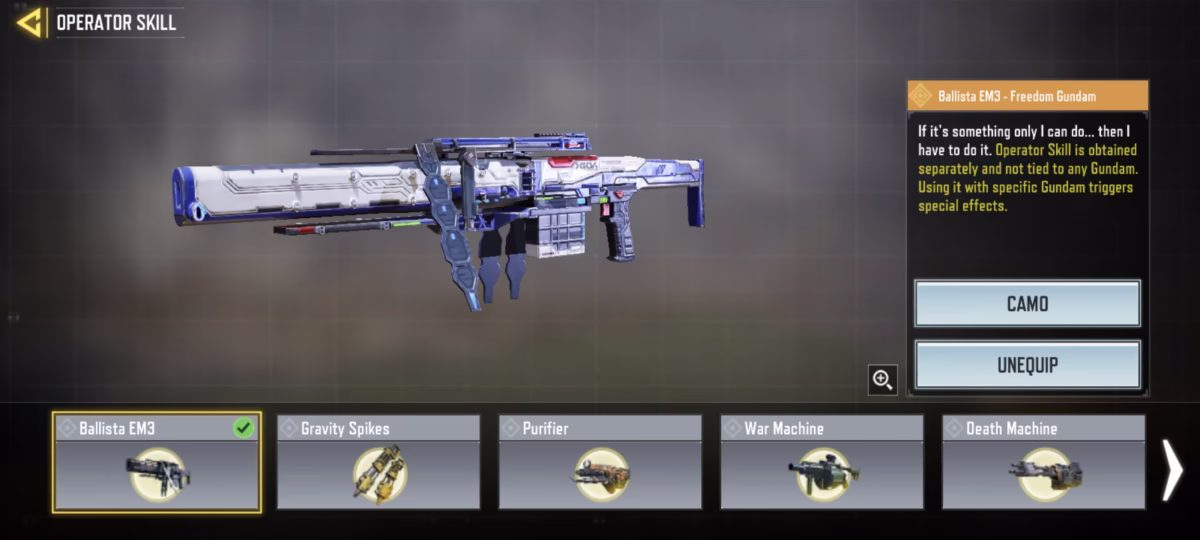
Task: Choose the Death Machine operator skill
Action: pyautogui.click(x=1043, y=462)
